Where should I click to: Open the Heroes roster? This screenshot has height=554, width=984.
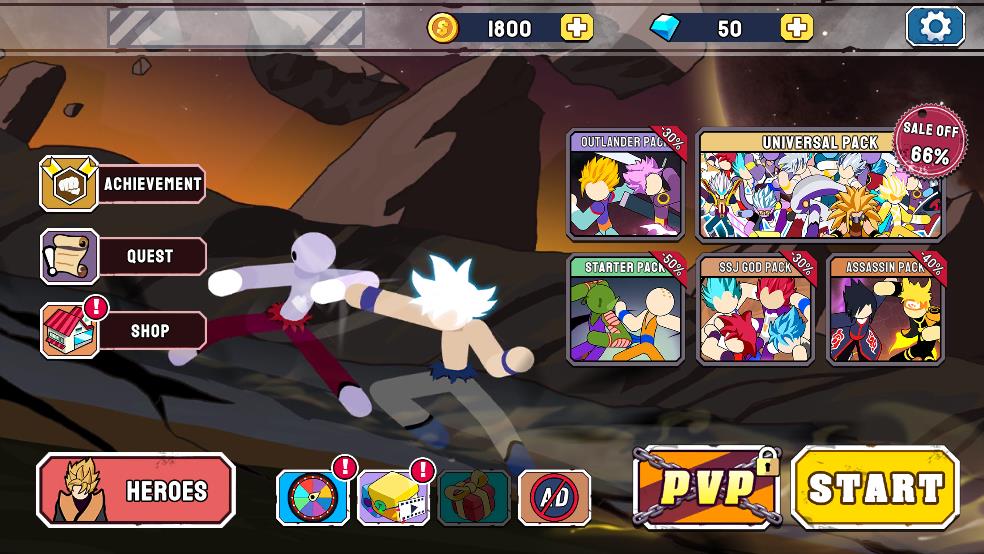pos(136,490)
